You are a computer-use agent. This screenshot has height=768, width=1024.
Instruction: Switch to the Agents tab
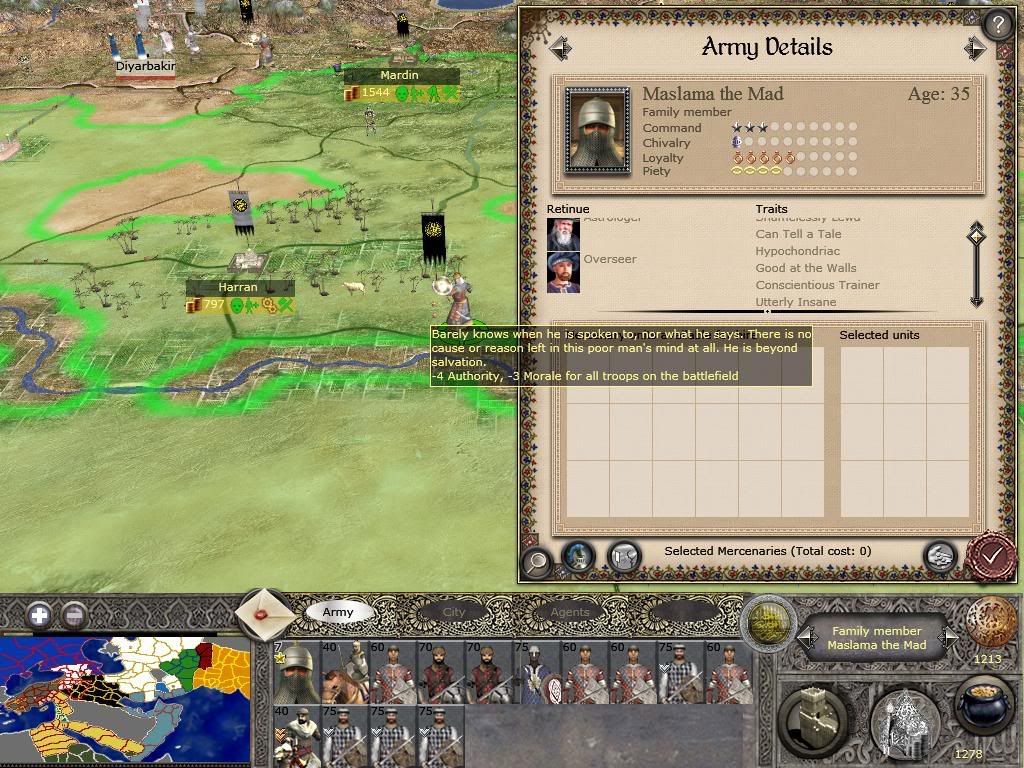pos(569,612)
